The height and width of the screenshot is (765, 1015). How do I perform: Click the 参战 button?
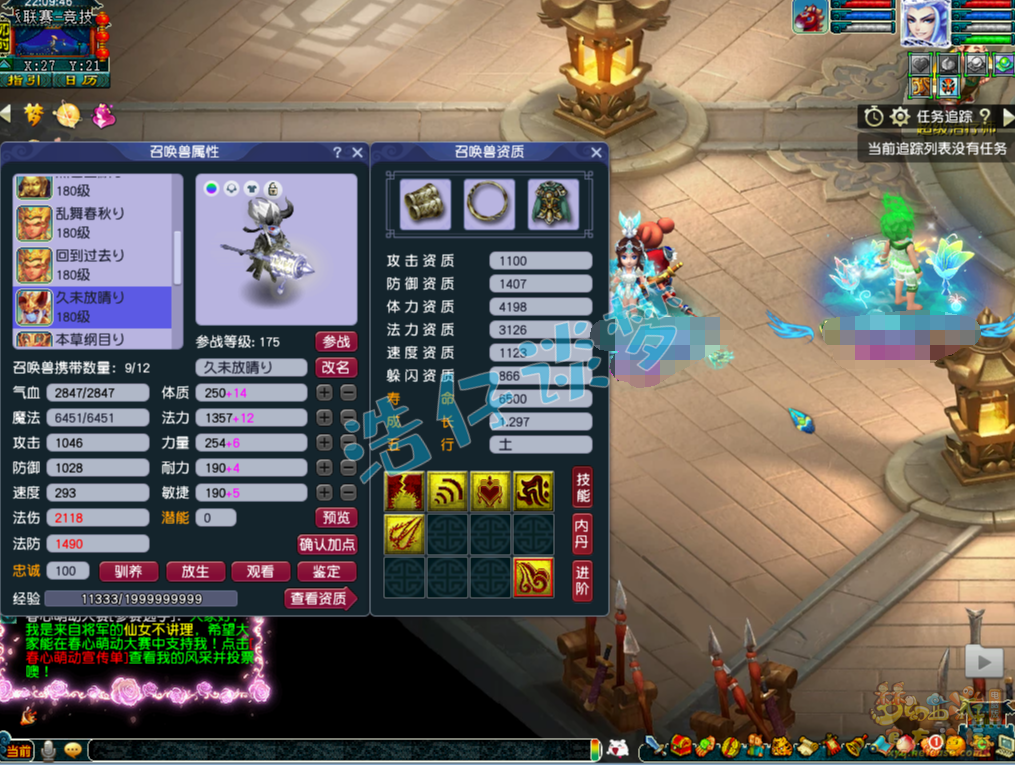click(336, 342)
